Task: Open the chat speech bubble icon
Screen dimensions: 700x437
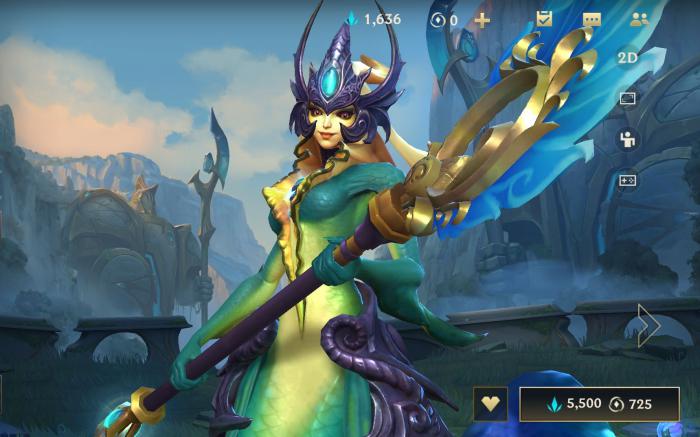Action: pos(592,20)
